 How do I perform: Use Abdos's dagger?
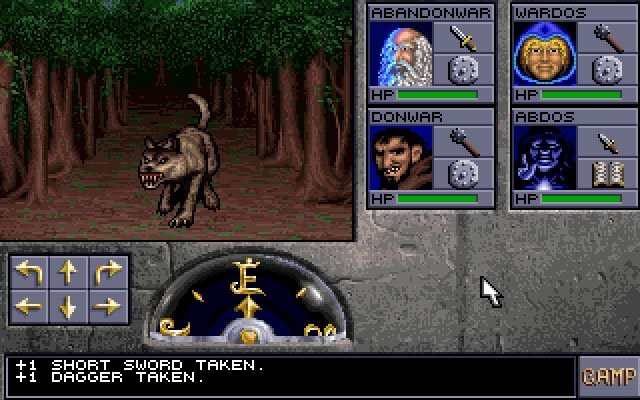point(607,141)
